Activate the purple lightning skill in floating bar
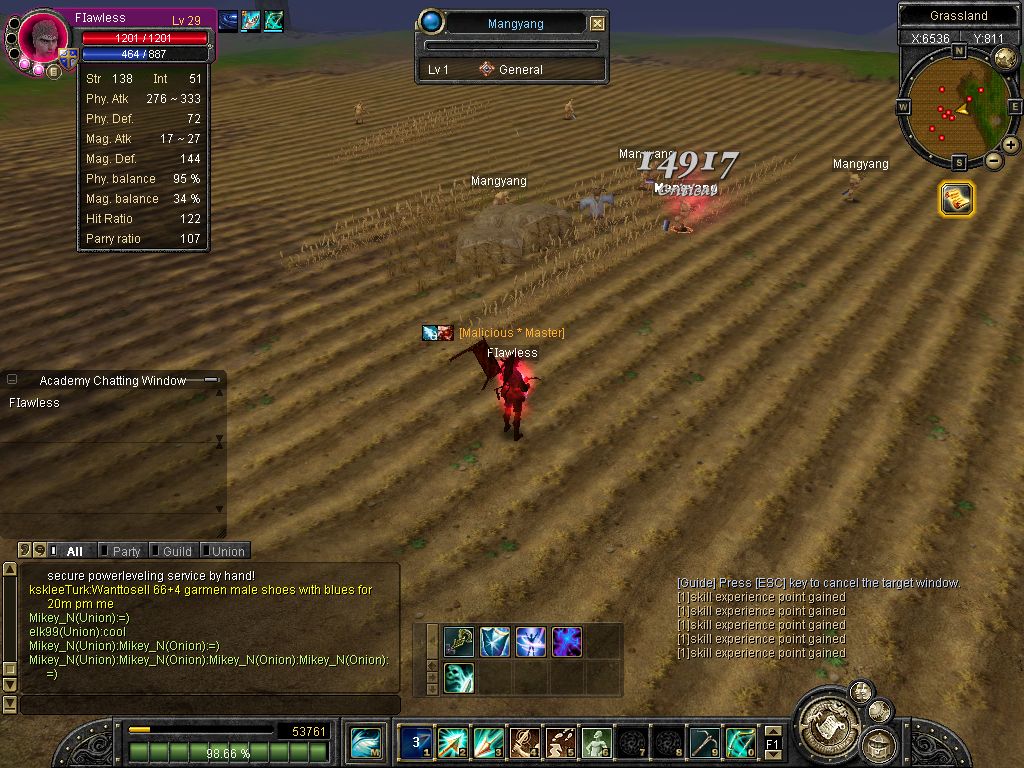Image resolution: width=1024 pixels, height=768 pixels. coord(567,641)
